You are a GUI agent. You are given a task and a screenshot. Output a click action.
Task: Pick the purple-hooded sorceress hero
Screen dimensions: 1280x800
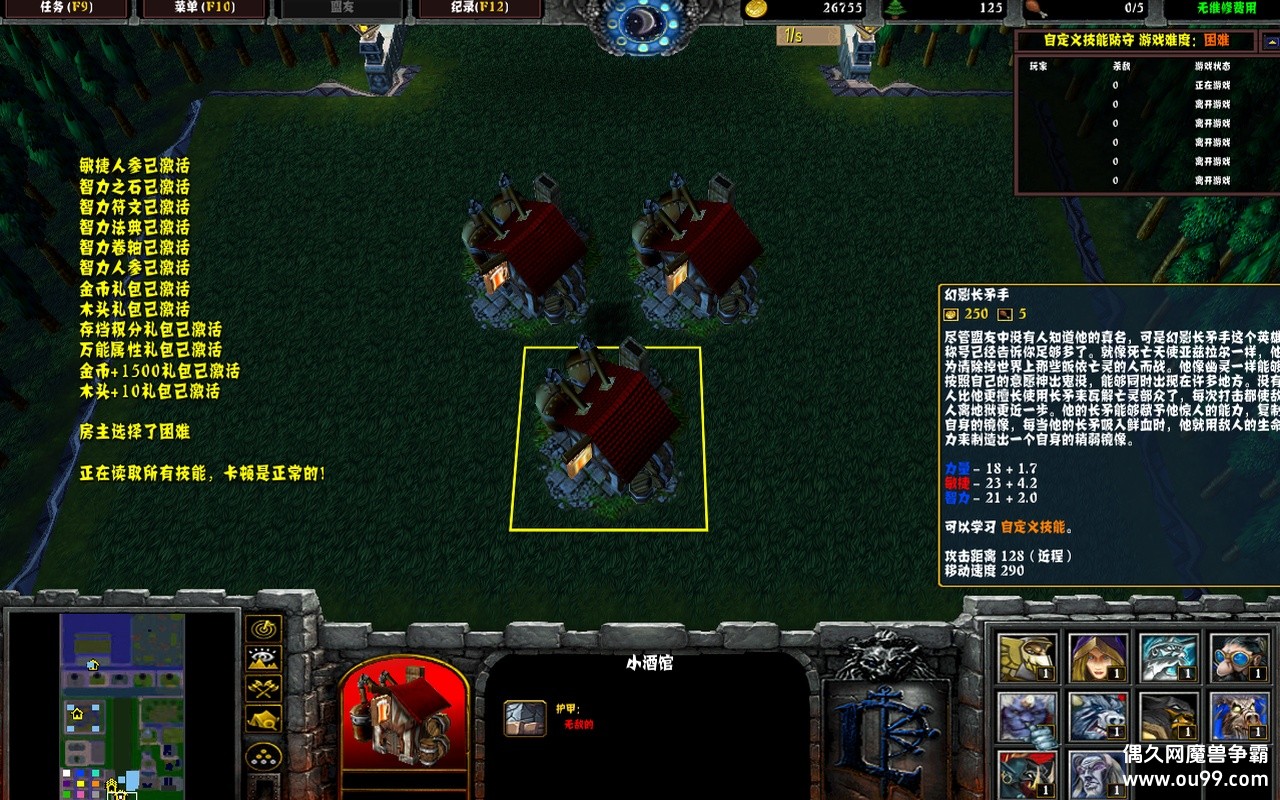tap(1098, 658)
